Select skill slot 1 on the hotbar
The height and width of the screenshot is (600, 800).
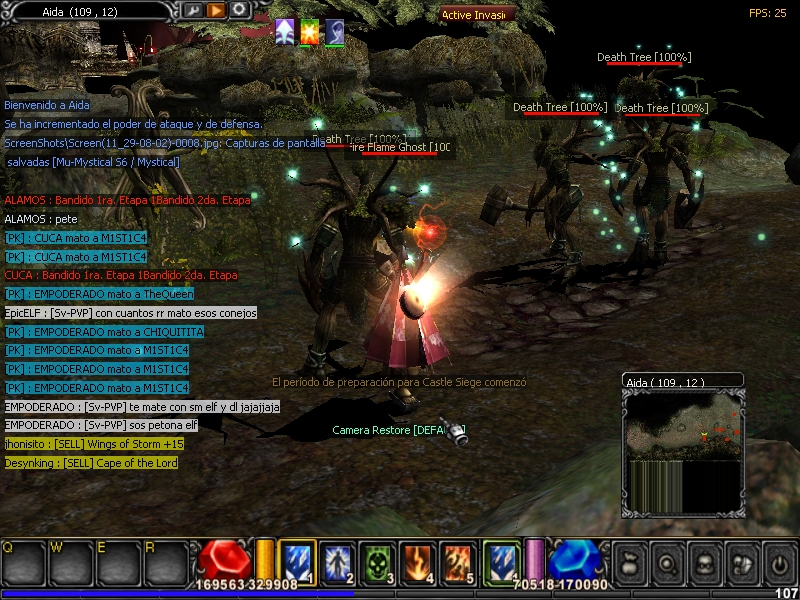click(x=297, y=560)
